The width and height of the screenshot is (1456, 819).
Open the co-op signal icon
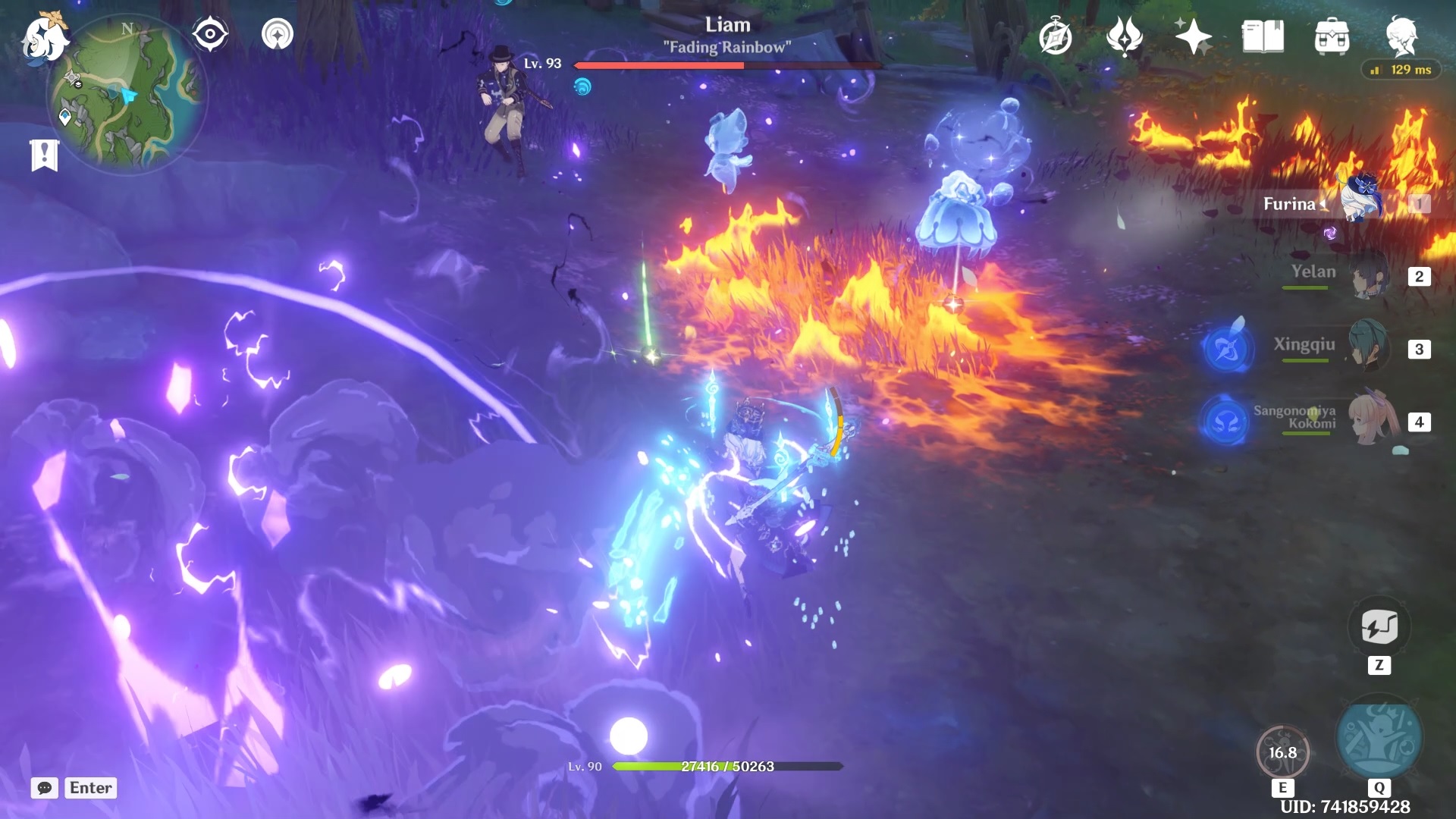click(278, 35)
